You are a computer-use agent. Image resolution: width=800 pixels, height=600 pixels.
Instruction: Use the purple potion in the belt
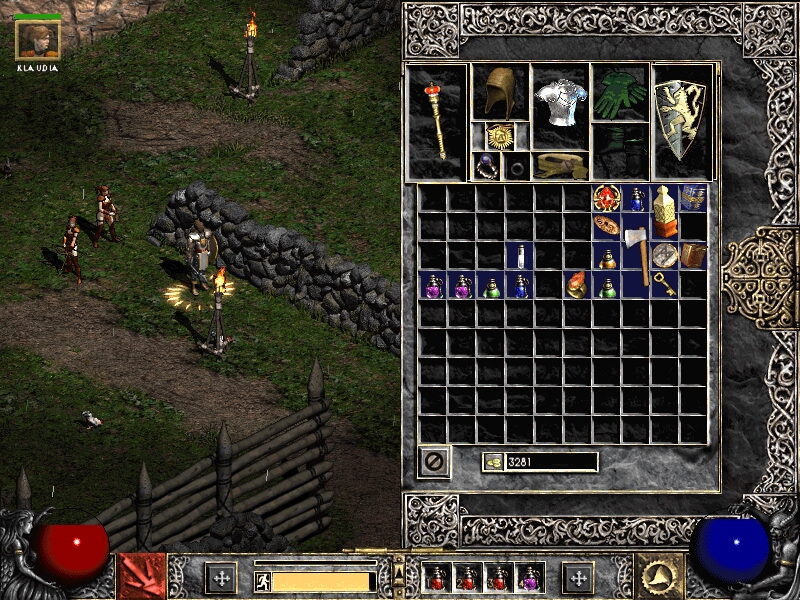point(529,578)
